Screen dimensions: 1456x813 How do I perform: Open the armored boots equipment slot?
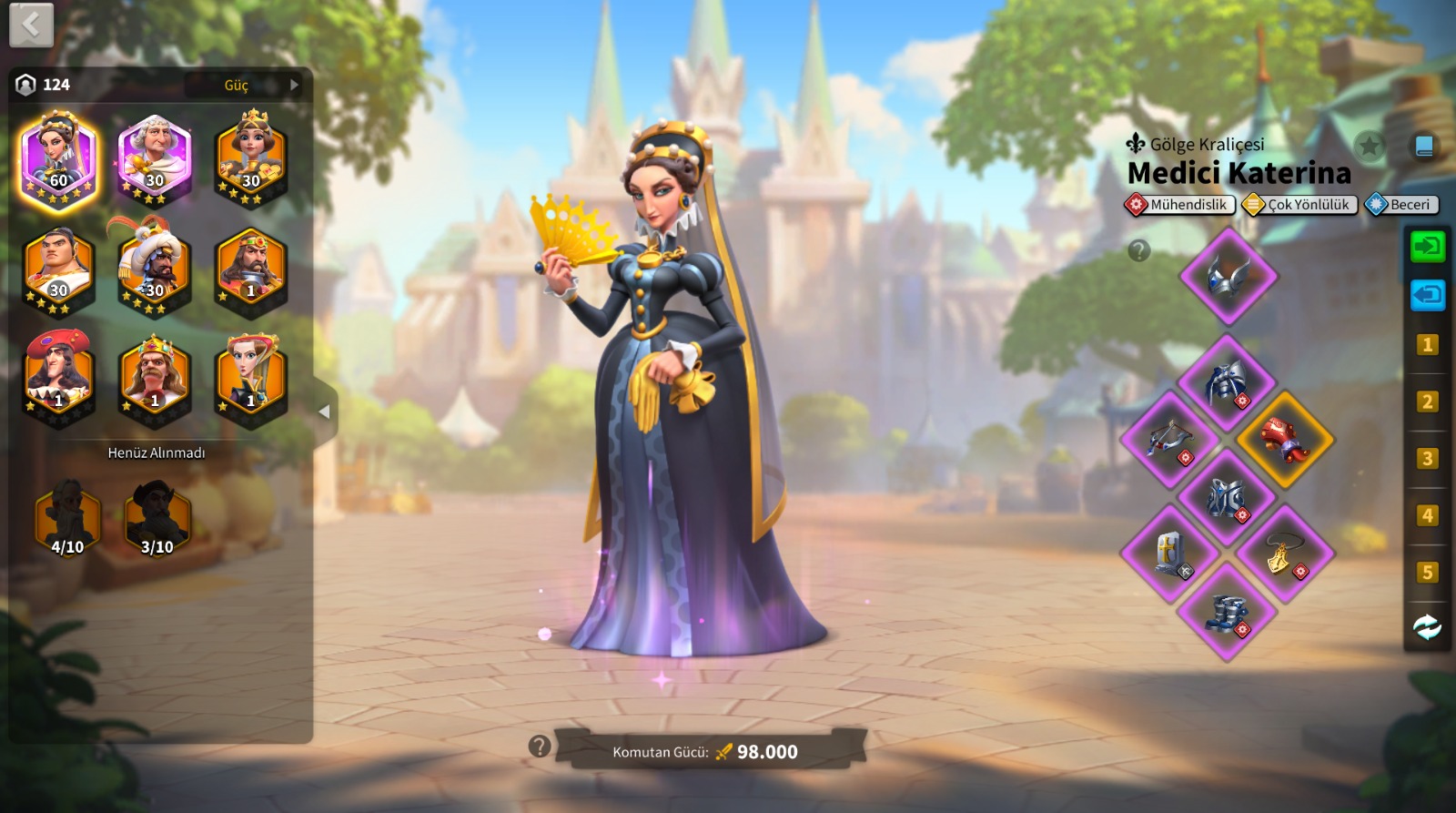pyautogui.click(x=1228, y=610)
